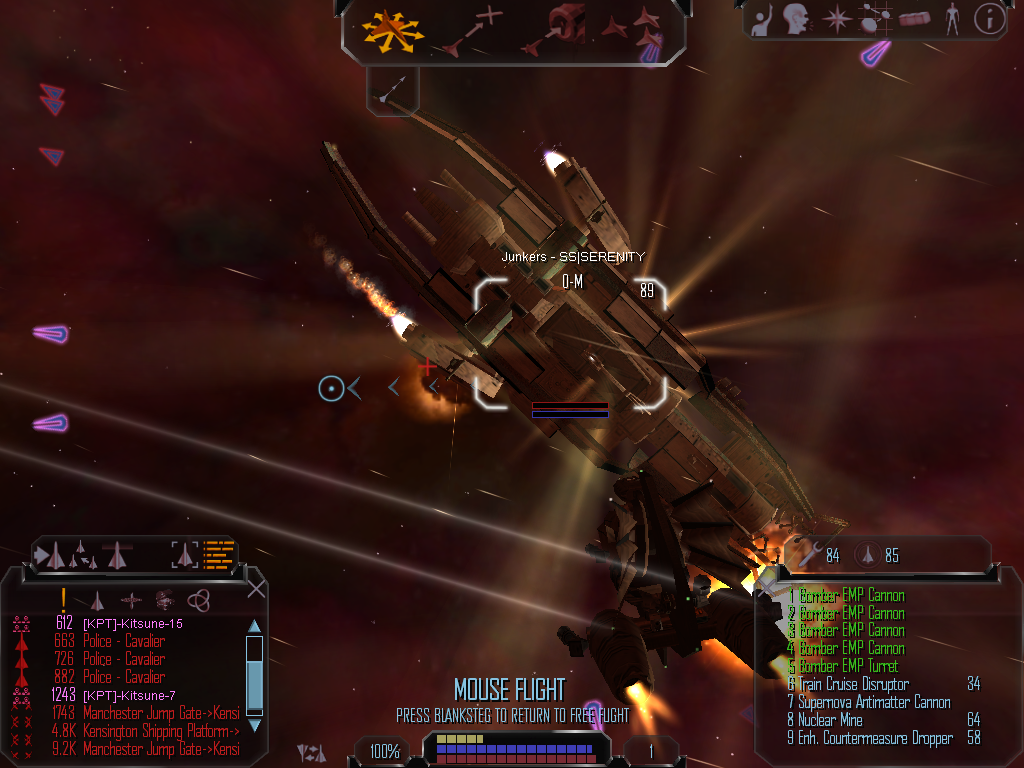This screenshot has width=1024, height=768.
Task: Select Nuclear Mine in the weapons list
Action: (x=829, y=720)
